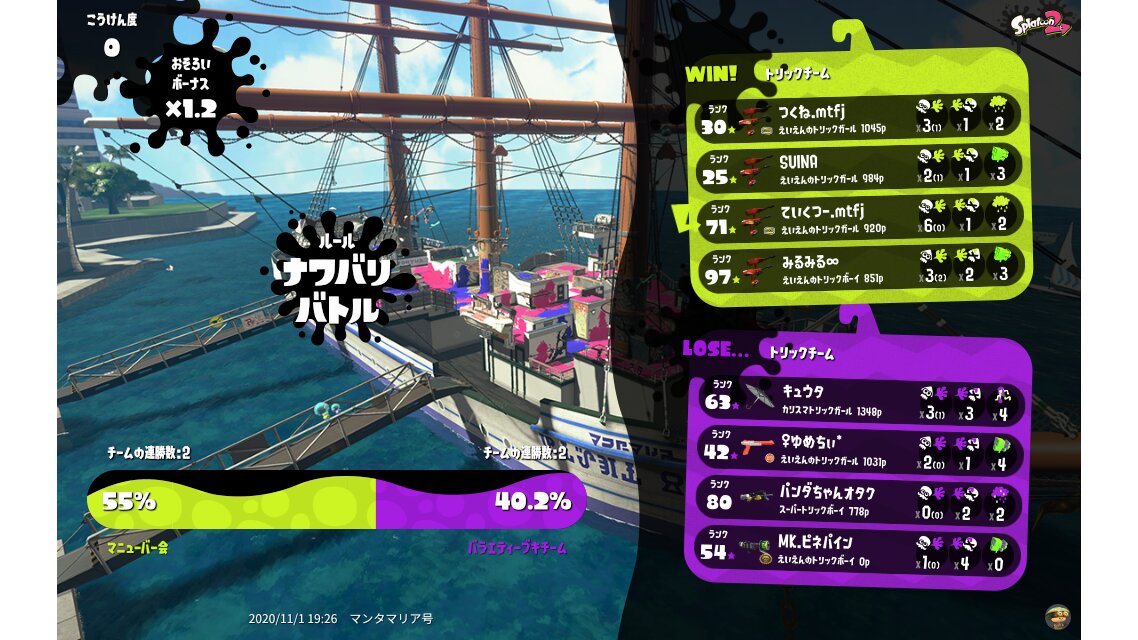Click the avatar icon in the bottom corner
This screenshot has width=1138, height=640.
1058,616
